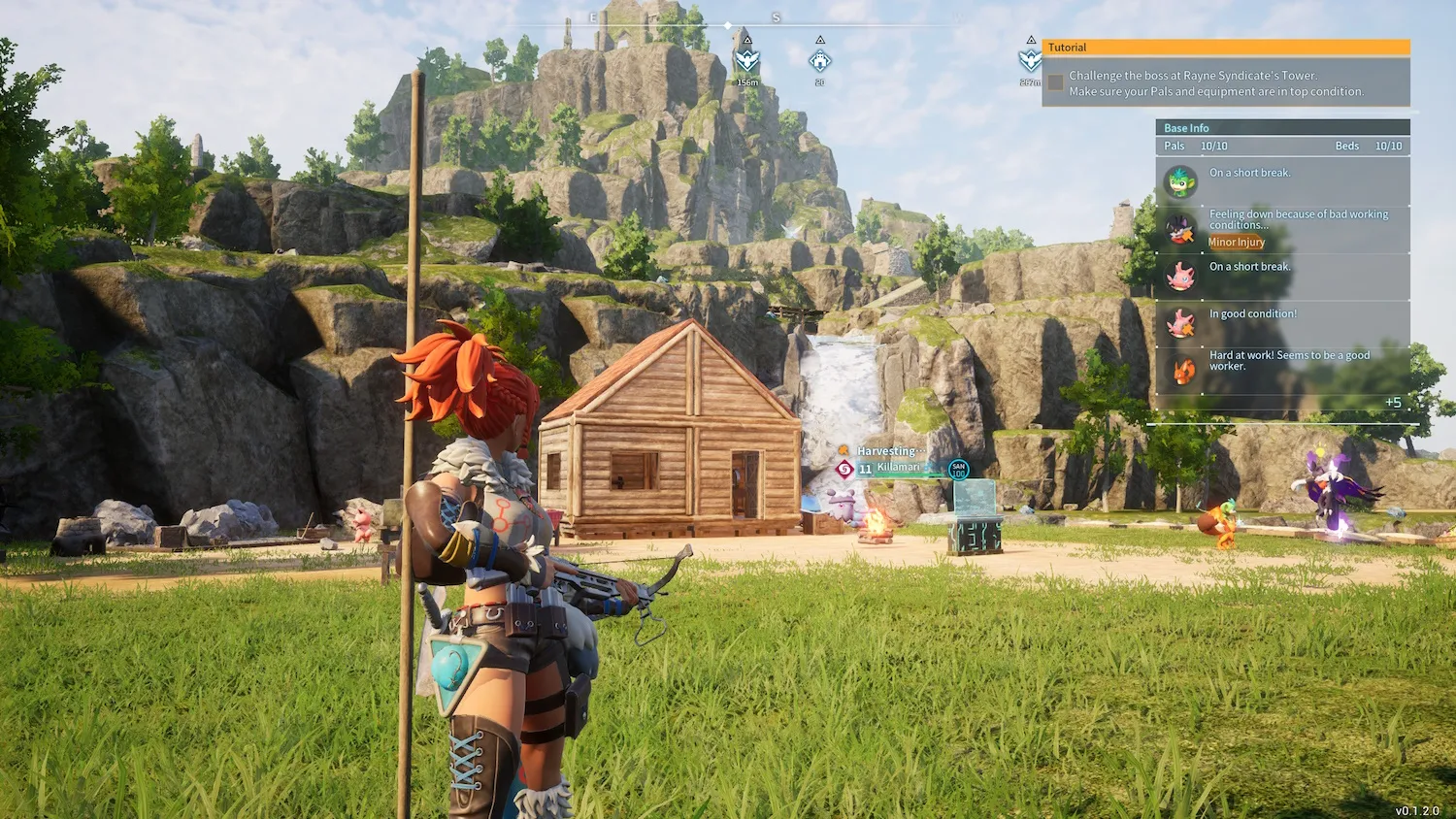Viewport: 1456px width, 819px height.
Task: Click the compass eagle marker showing 156m
Action: 746,61
